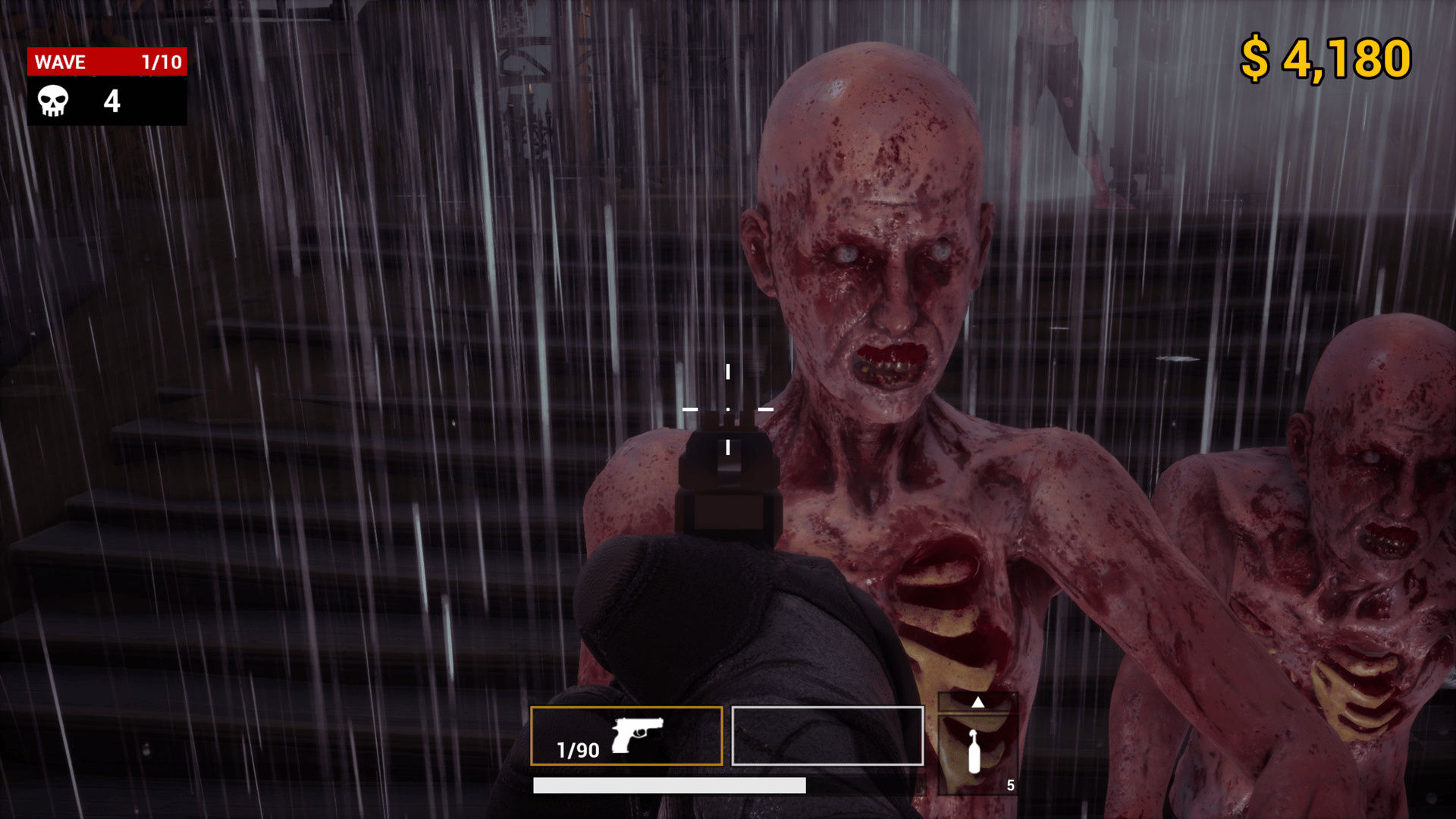This screenshot has width=1456, height=819.
Task: Choose the empty secondary weapon slot
Action: pos(827,736)
